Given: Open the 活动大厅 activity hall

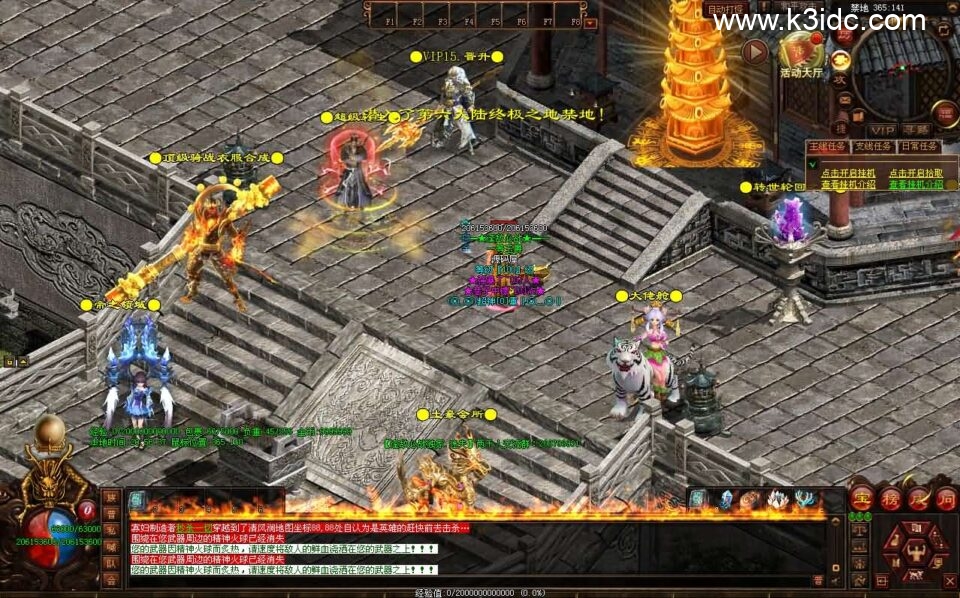Looking at the screenshot, I should point(800,52).
